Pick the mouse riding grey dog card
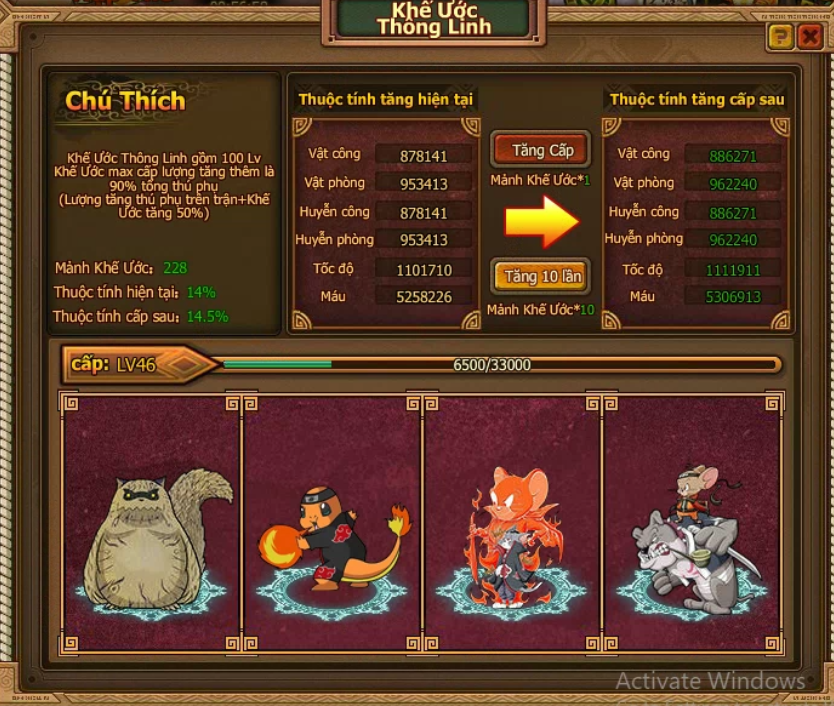 click(x=693, y=522)
